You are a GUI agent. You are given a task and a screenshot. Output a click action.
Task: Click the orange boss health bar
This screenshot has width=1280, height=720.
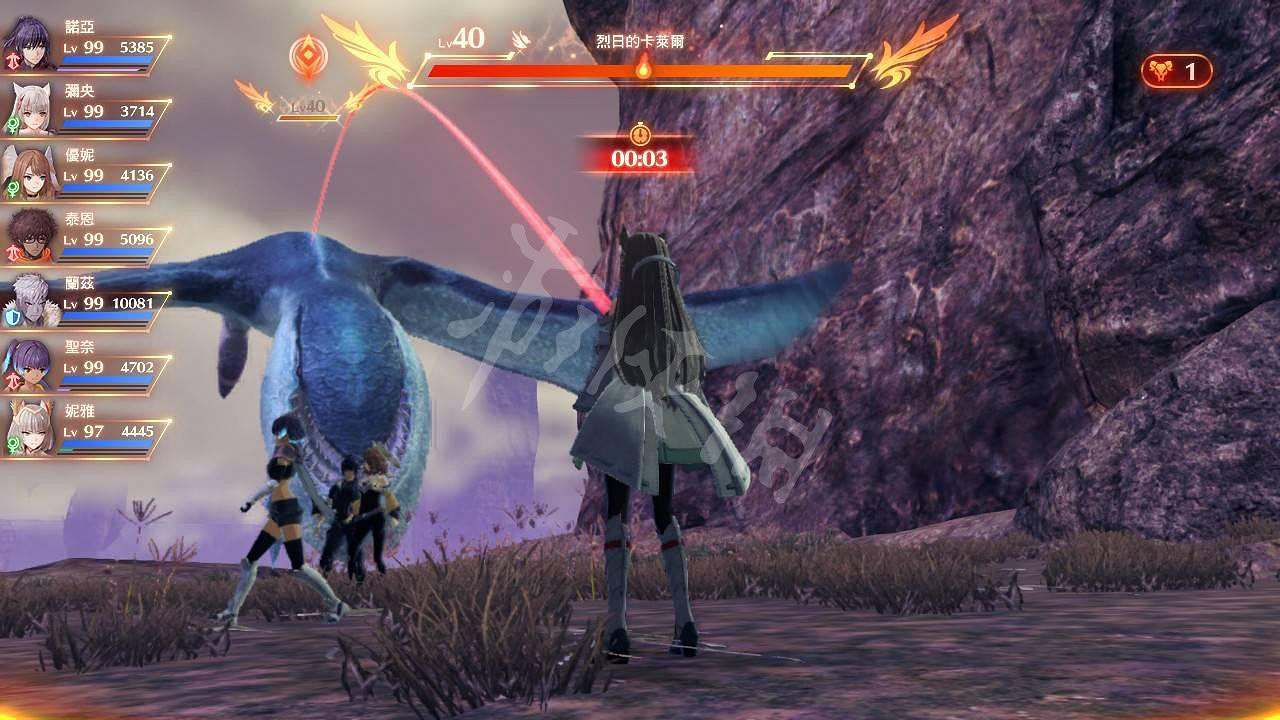640,69
